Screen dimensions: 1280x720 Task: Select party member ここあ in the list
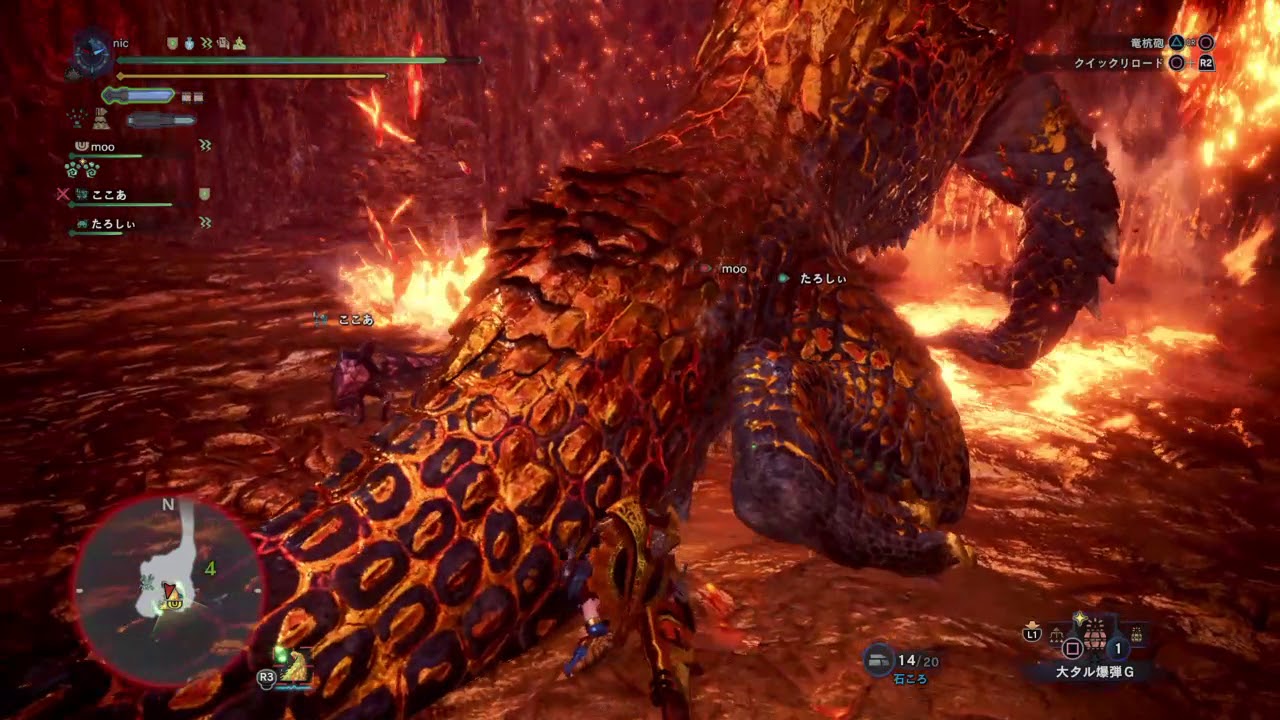[108, 195]
